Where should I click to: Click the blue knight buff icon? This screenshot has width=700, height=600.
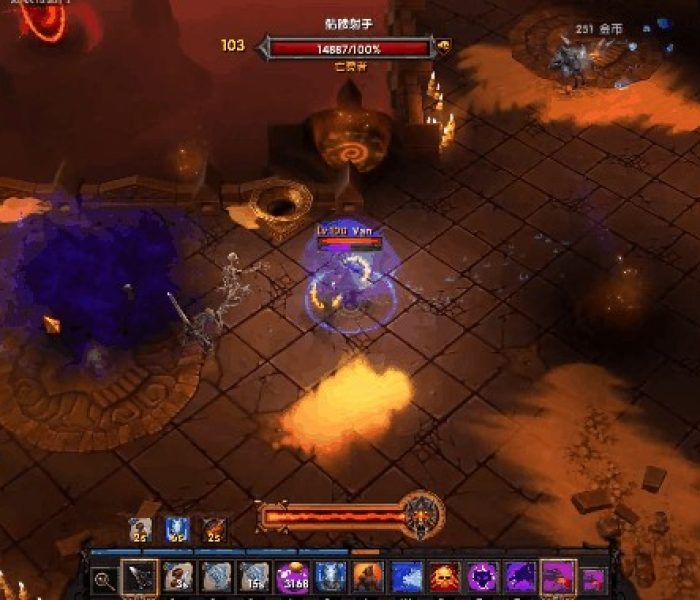pyautogui.click(x=177, y=529)
